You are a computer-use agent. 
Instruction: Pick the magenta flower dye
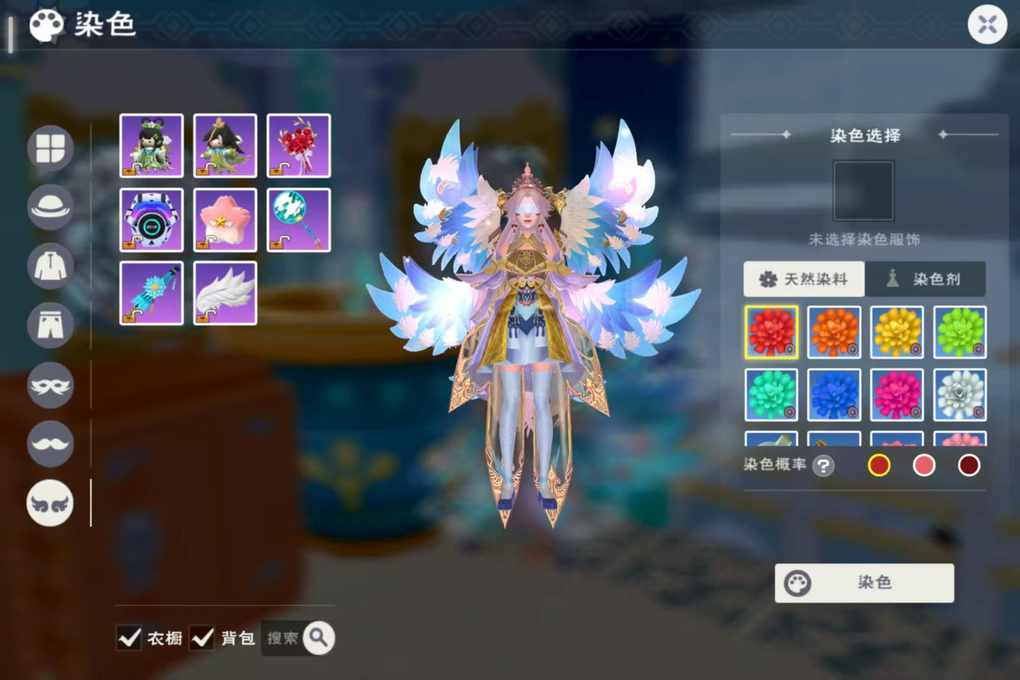(x=897, y=395)
